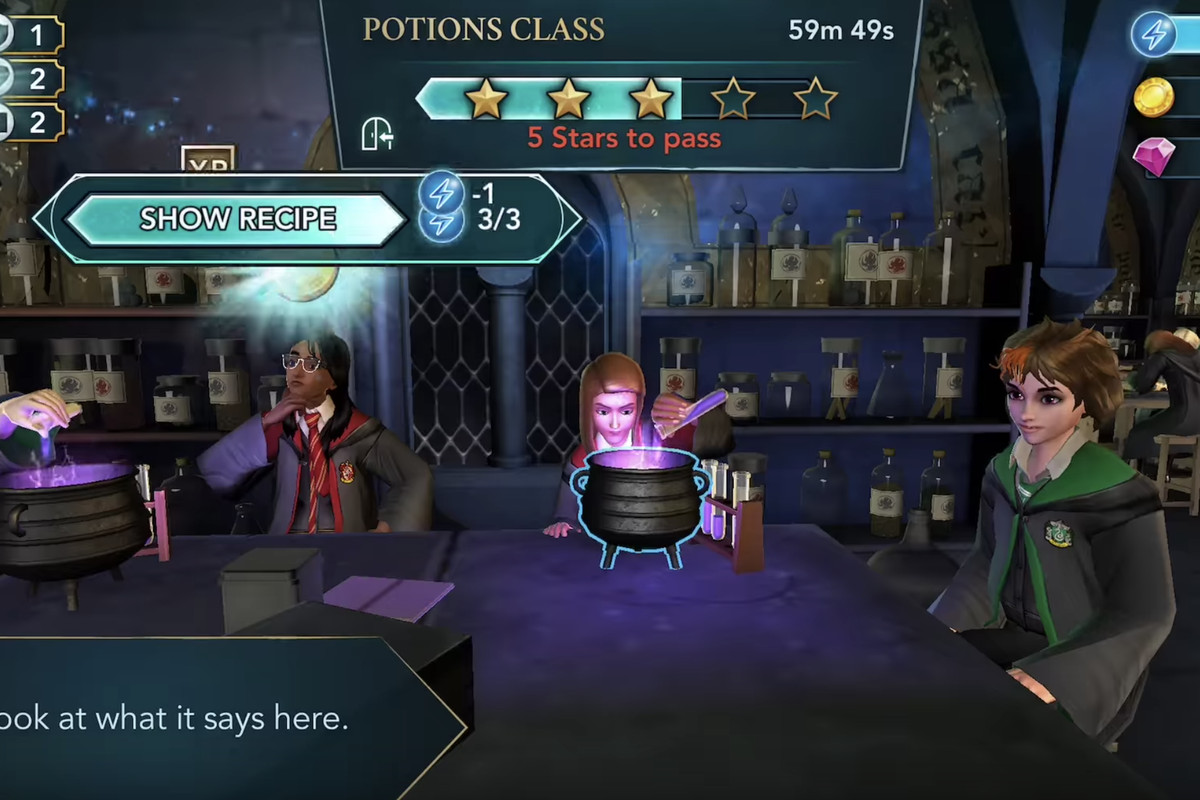1200x800 pixels.
Task: Open the gold coin currency shop
Action: (x=1154, y=97)
